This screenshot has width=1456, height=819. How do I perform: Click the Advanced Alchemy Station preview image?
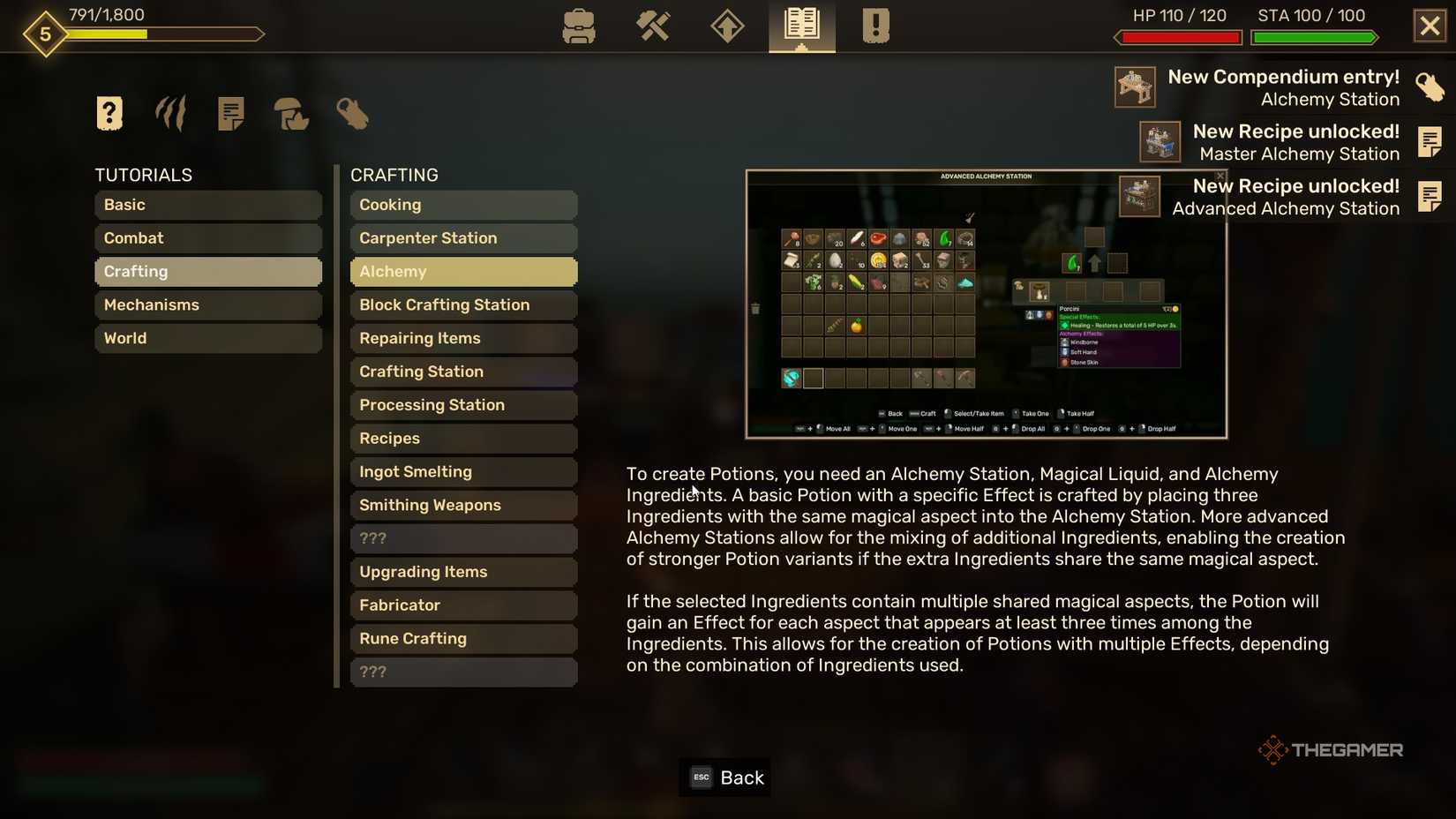986,304
